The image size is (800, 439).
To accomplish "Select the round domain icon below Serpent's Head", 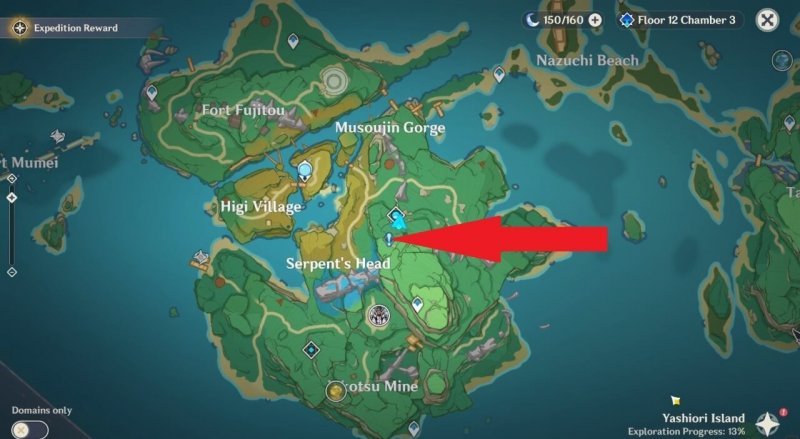I will (378, 317).
